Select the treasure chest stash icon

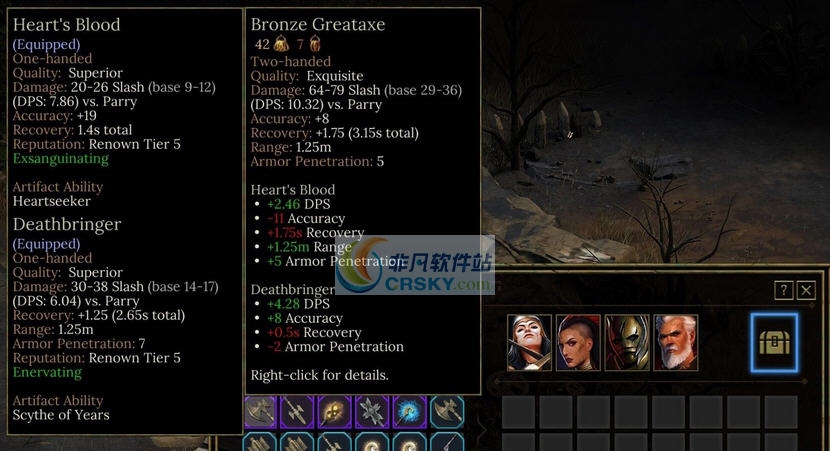(774, 343)
